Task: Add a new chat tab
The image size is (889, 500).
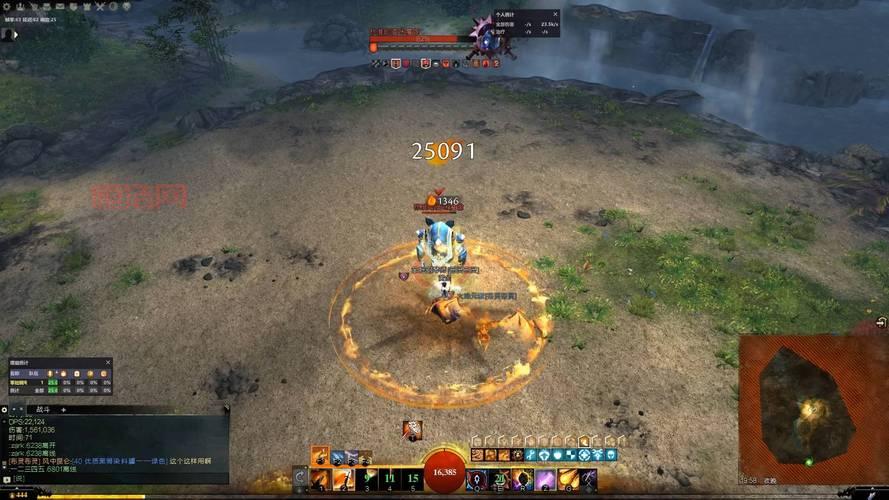Action: (64, 410)
